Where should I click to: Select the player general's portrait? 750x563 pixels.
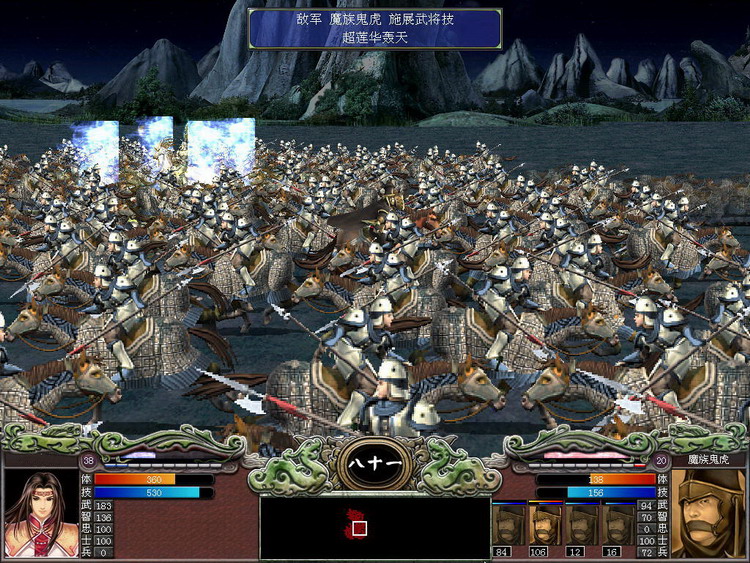[x=41, y=512]
